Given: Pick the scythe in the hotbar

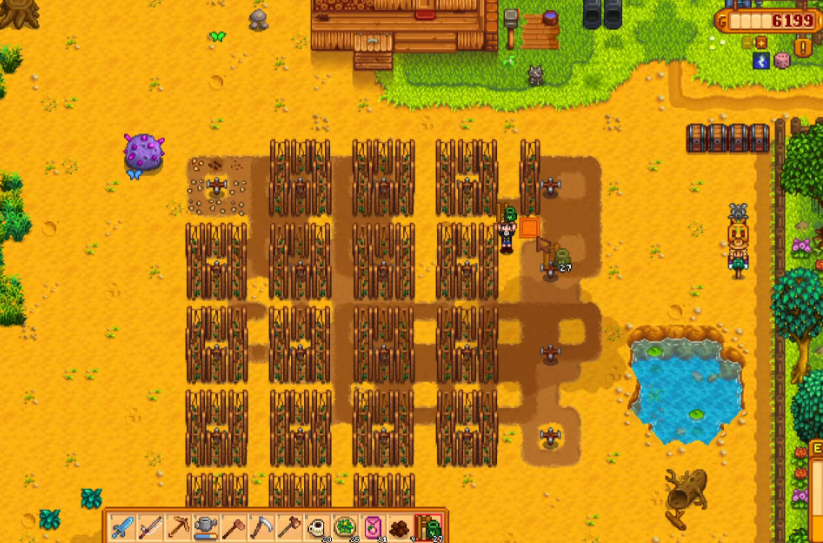Looking at the screenshot, I should (x=263, y=526).
